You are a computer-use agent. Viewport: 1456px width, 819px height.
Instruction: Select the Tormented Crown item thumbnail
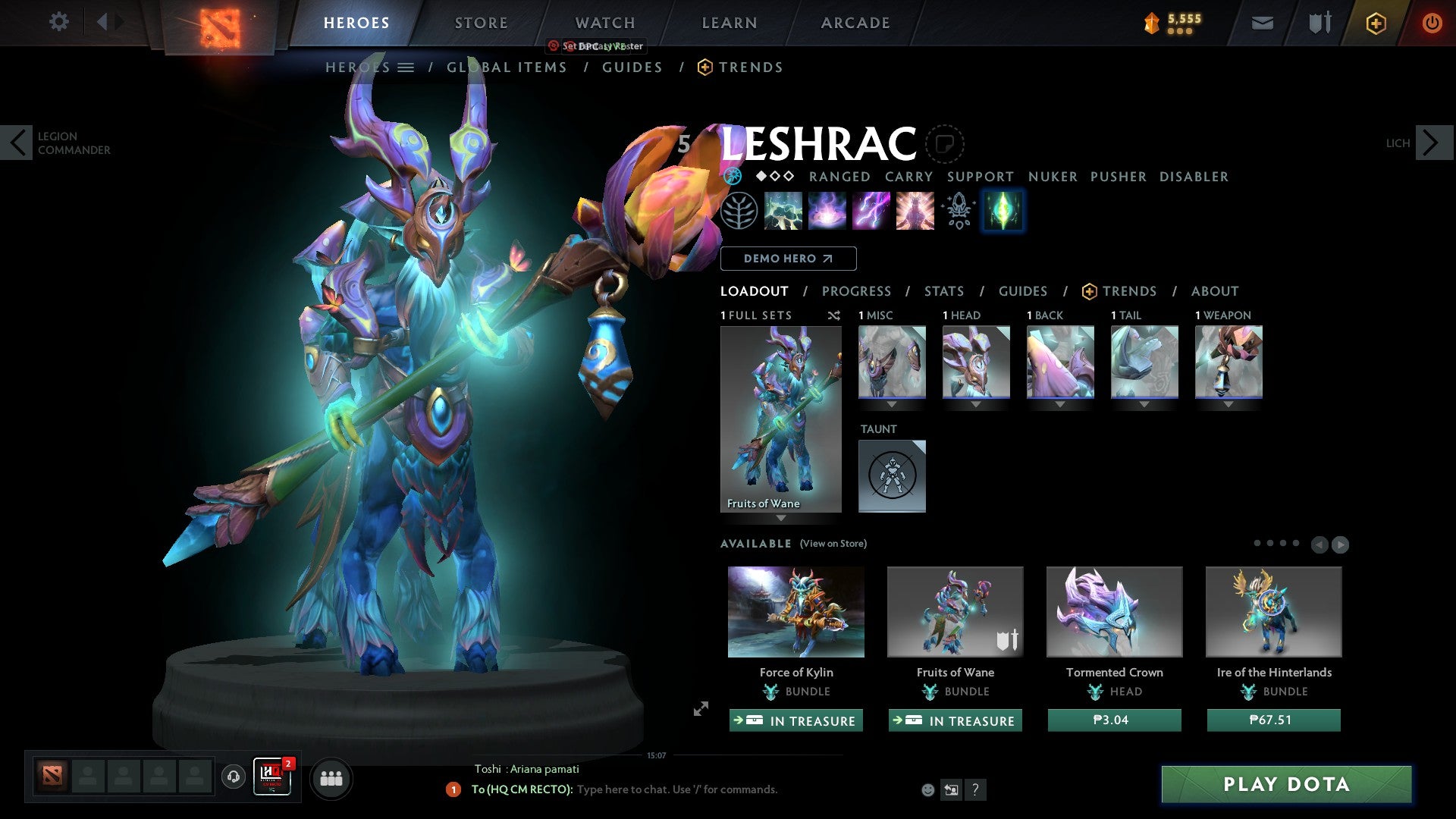pos(1113,611)
